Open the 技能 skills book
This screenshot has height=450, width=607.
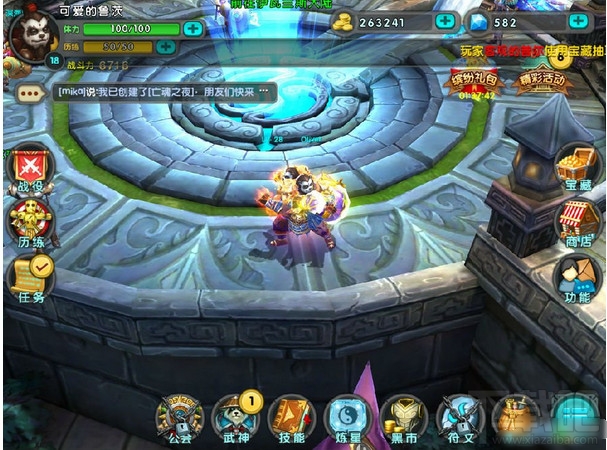[292, 417]
